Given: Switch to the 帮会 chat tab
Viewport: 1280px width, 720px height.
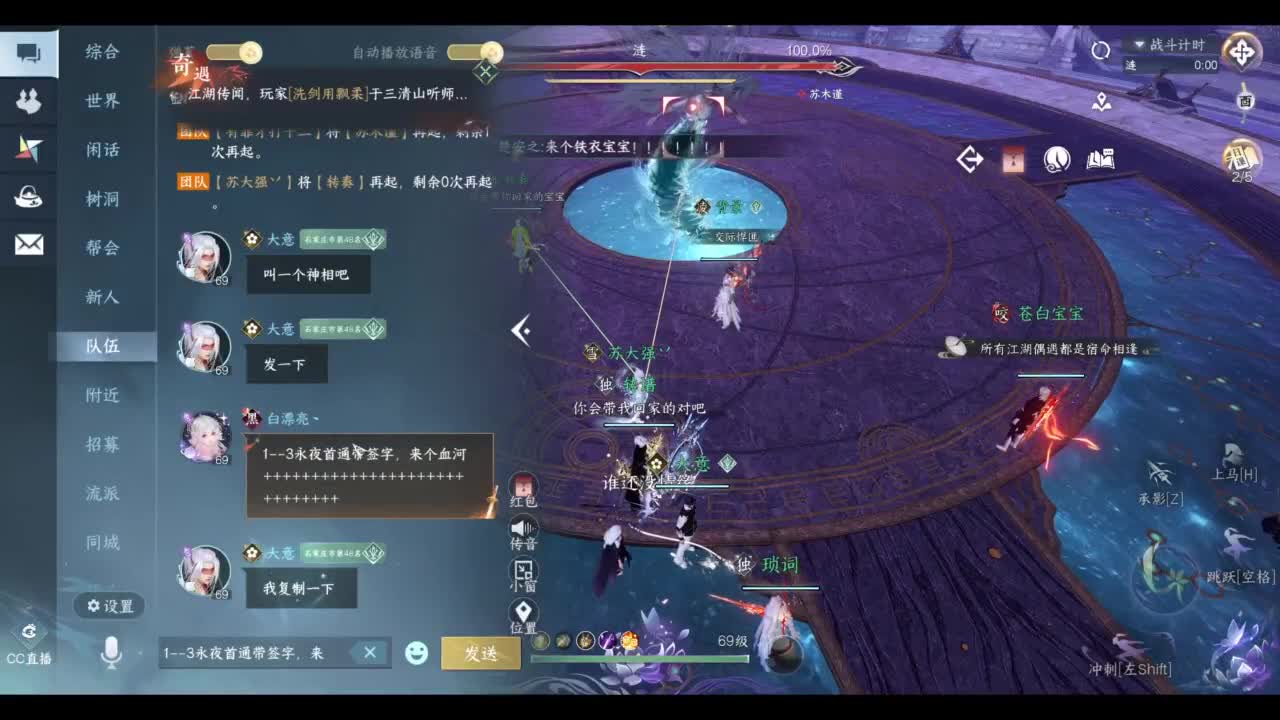Looking at the screenshot, I should click(x=104, y=249).
